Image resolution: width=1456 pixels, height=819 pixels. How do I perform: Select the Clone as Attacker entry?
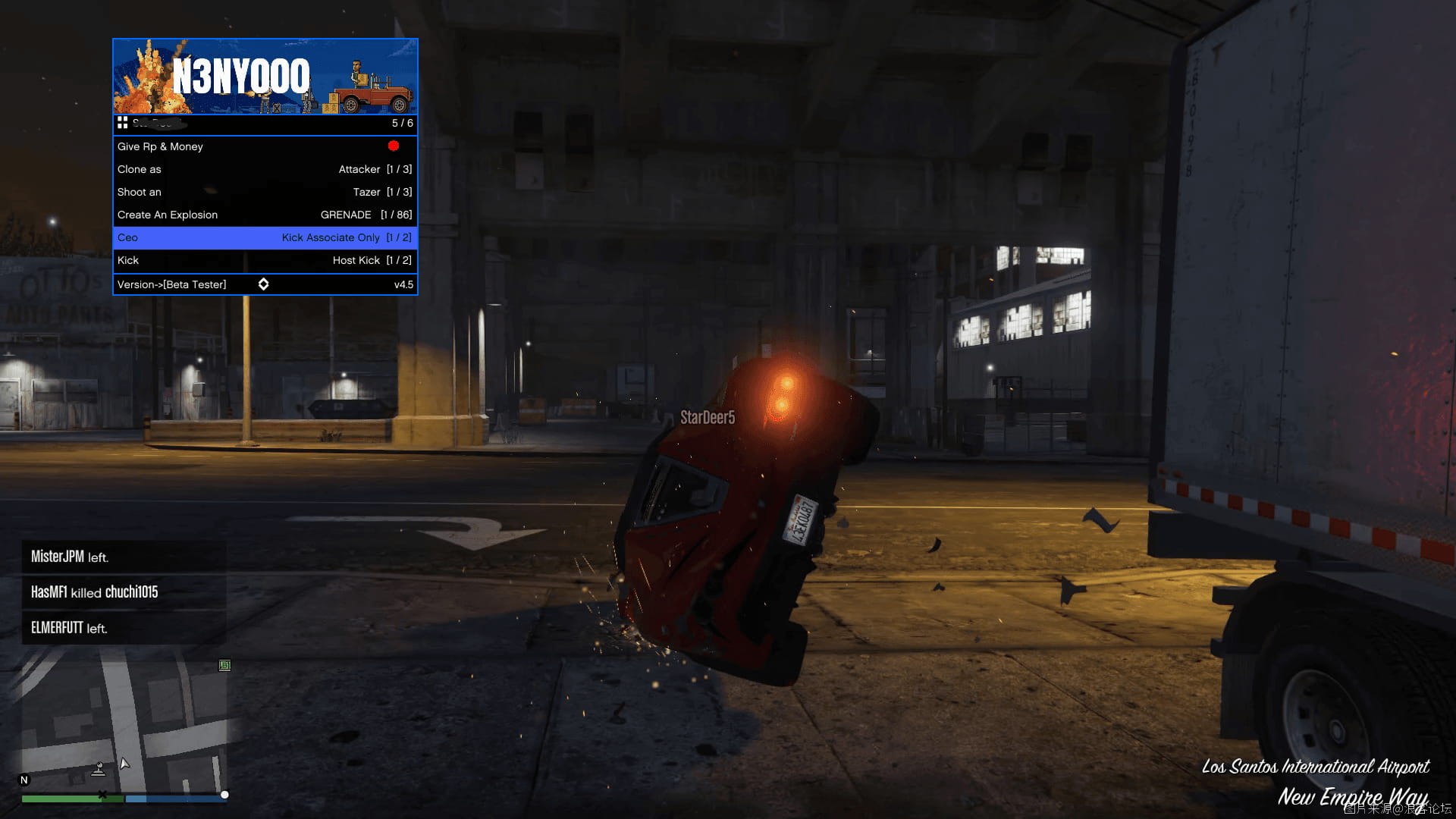point(265,169)
